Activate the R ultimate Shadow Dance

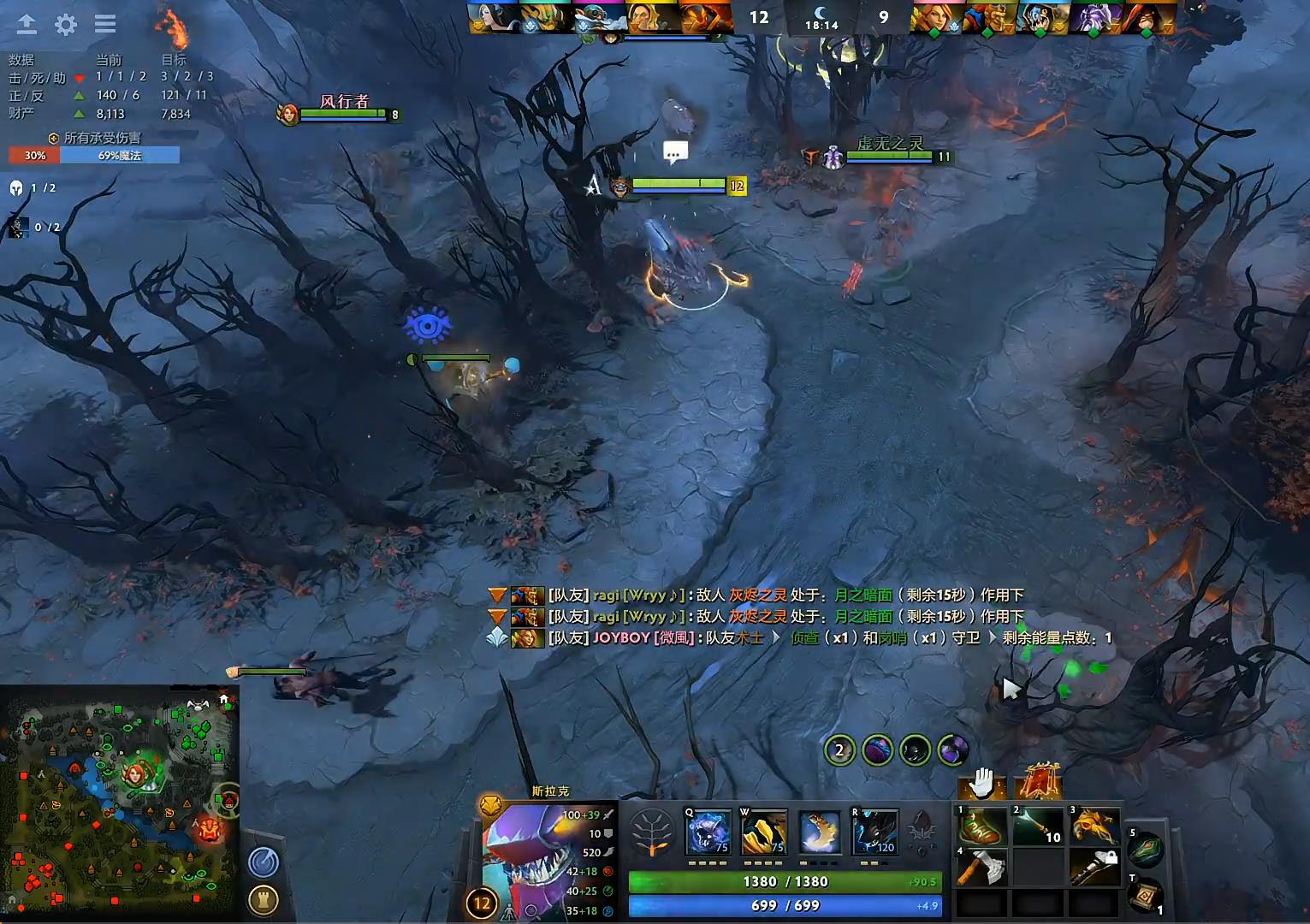tap(874, 832)
